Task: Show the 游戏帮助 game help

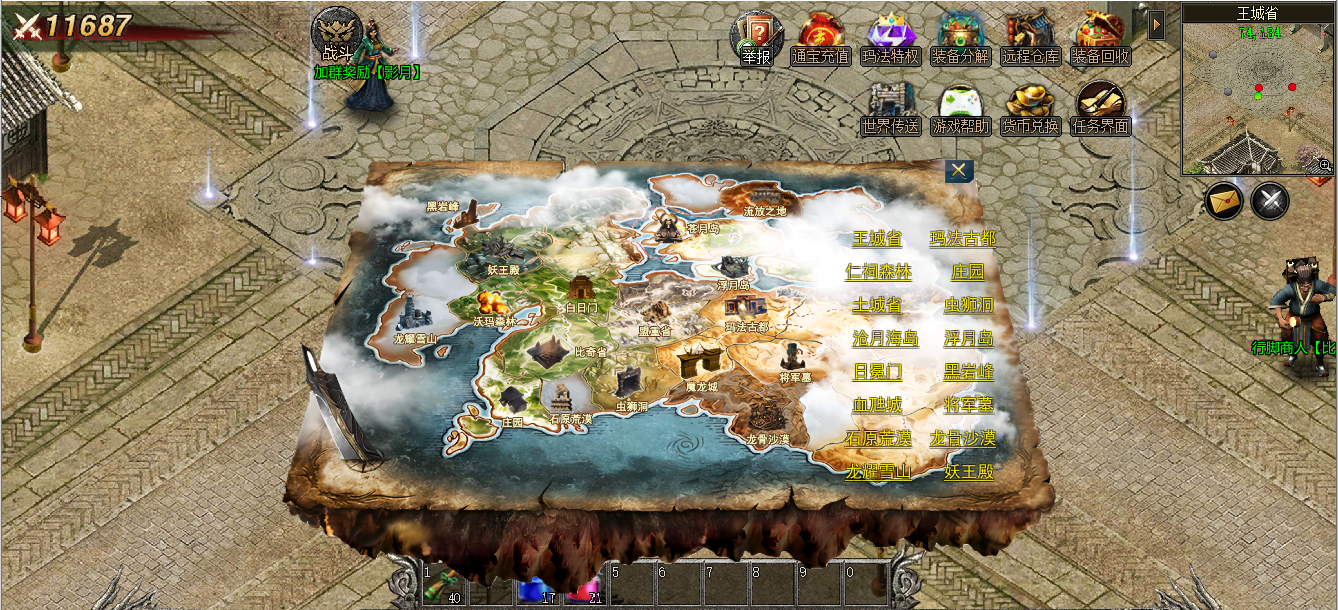Action: [960, 108]
